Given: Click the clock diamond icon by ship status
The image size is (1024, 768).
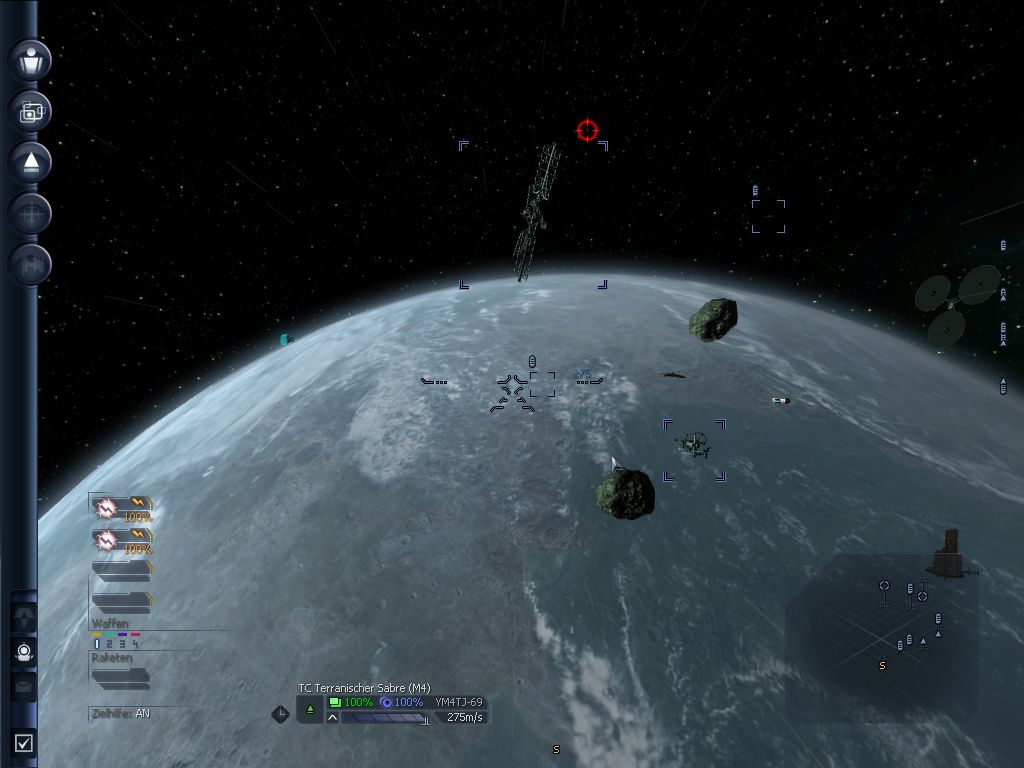Looking at the screenshot, I should pyautogui.click(x=281, y=713).
